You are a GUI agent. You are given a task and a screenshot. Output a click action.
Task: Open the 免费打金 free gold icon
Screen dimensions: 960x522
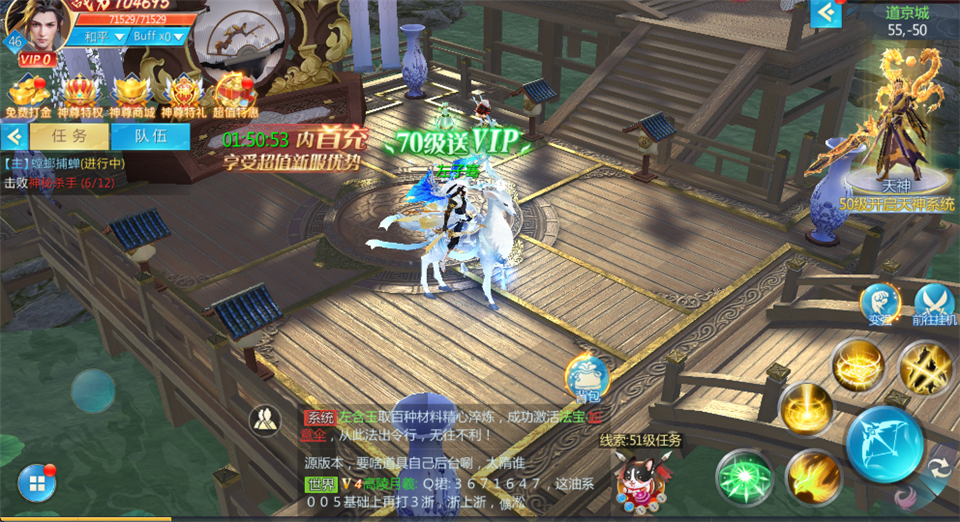27,95
